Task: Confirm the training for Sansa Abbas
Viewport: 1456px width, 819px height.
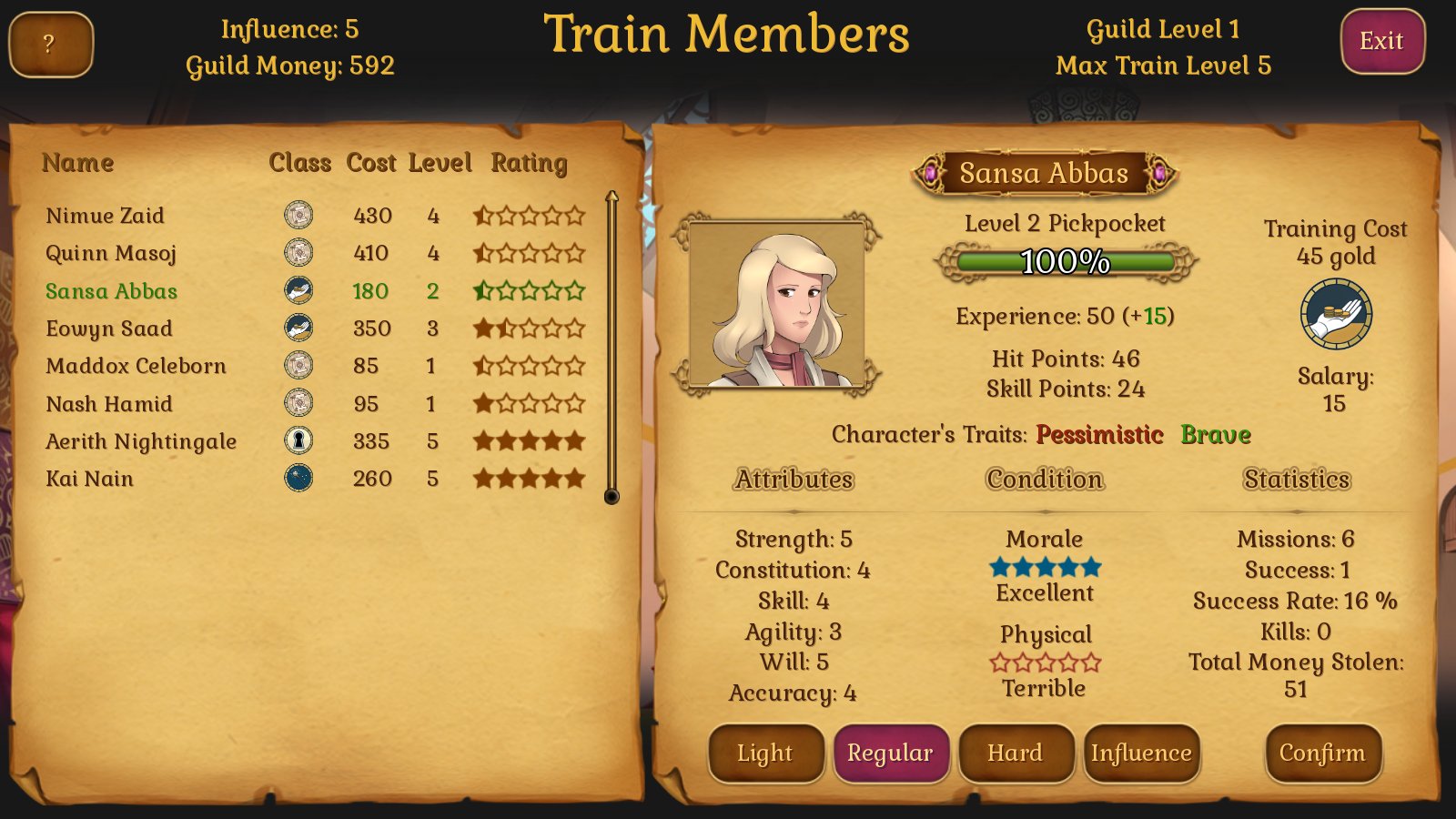Action: pyautogui.click(x=1323, y=753)
